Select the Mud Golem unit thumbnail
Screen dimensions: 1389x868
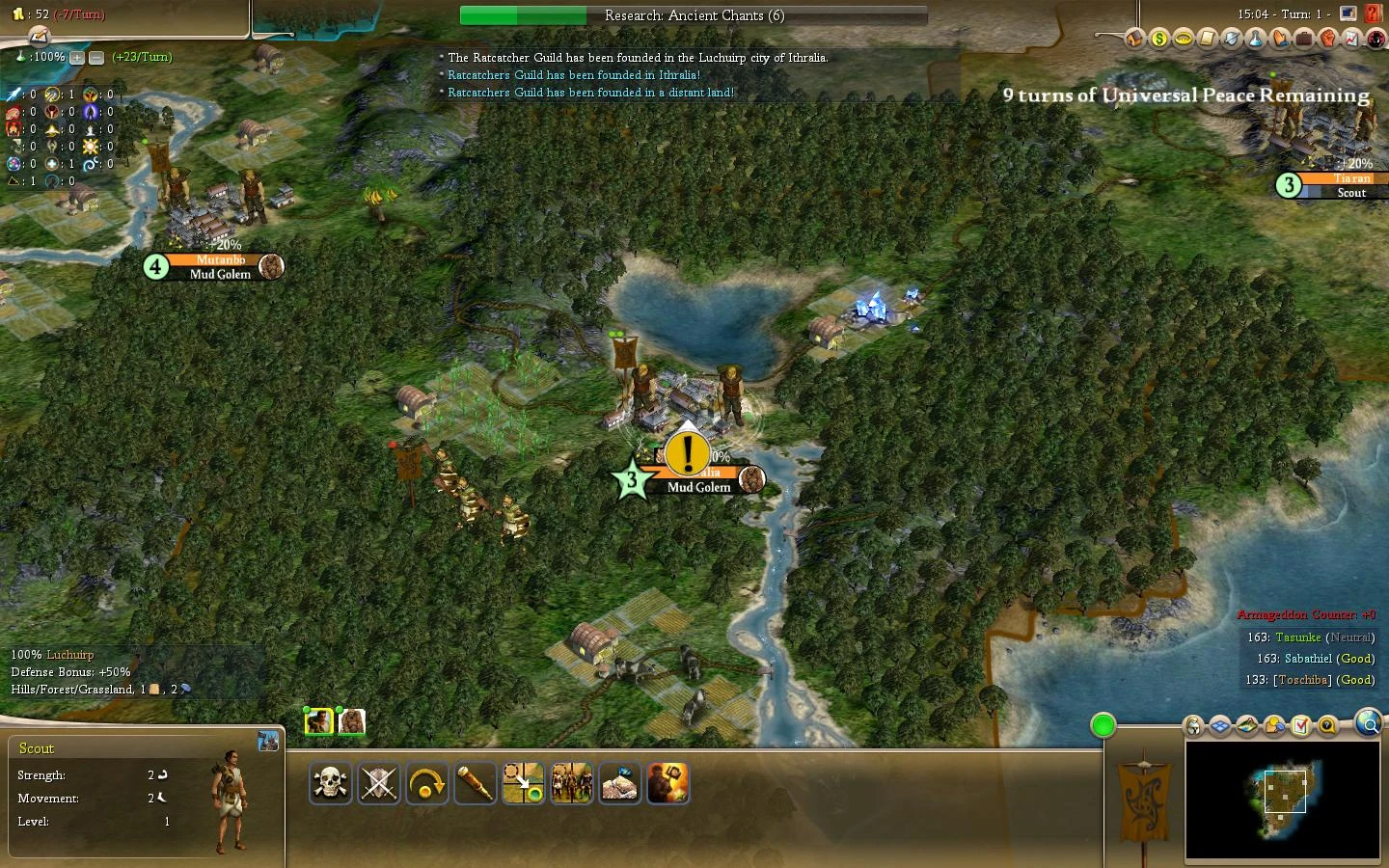(x=353, y=719)
